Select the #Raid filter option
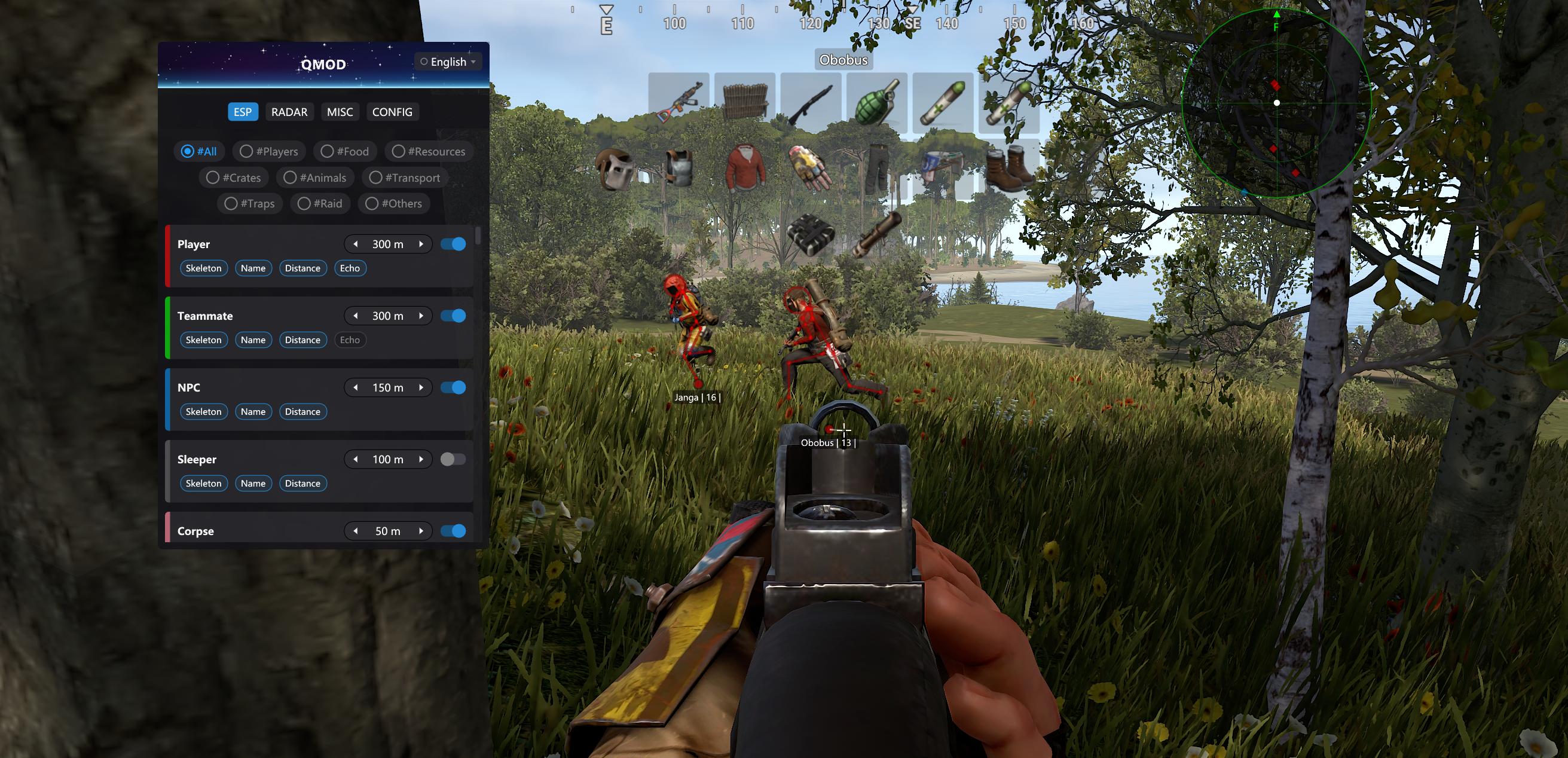The image size is (1568, 758). [x=320, y=204]
